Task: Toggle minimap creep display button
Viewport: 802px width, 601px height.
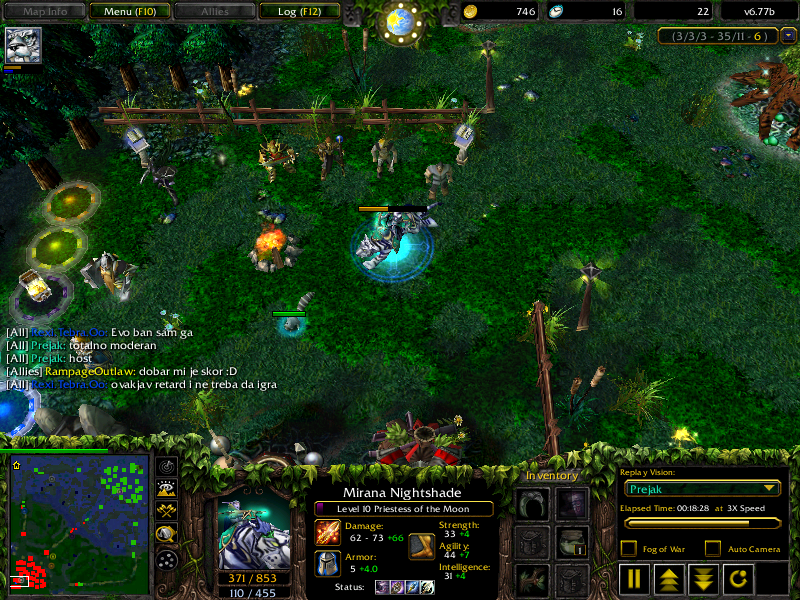Action: tap(167, 534)
